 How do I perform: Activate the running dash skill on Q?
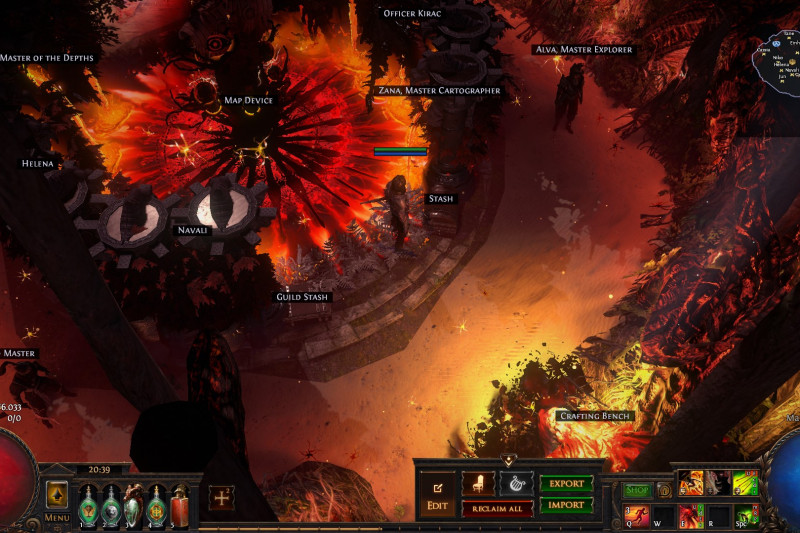(x=637, y=516)
